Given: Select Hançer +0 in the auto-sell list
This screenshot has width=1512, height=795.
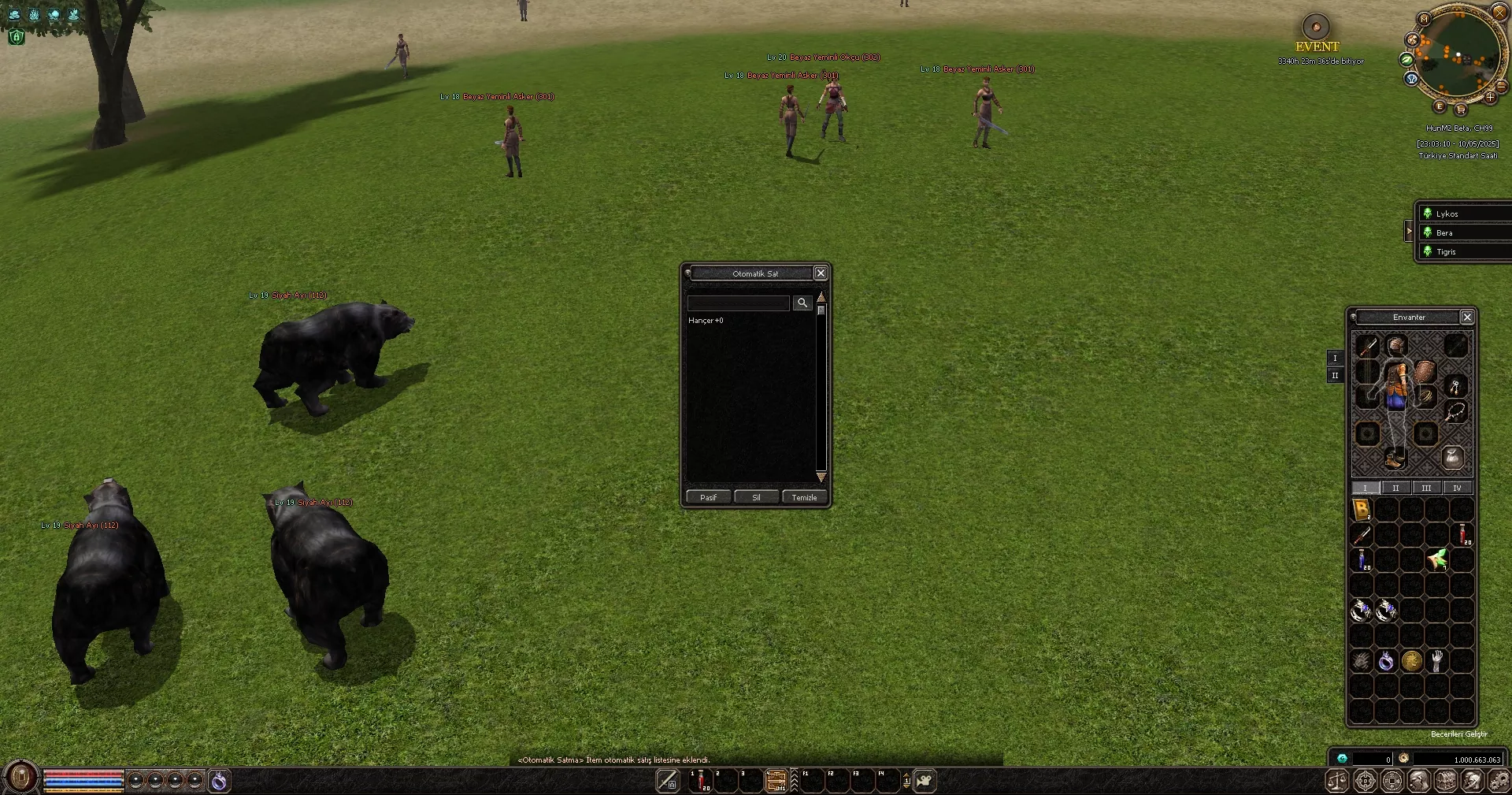Looking at the screenshot, I should 706,321.
